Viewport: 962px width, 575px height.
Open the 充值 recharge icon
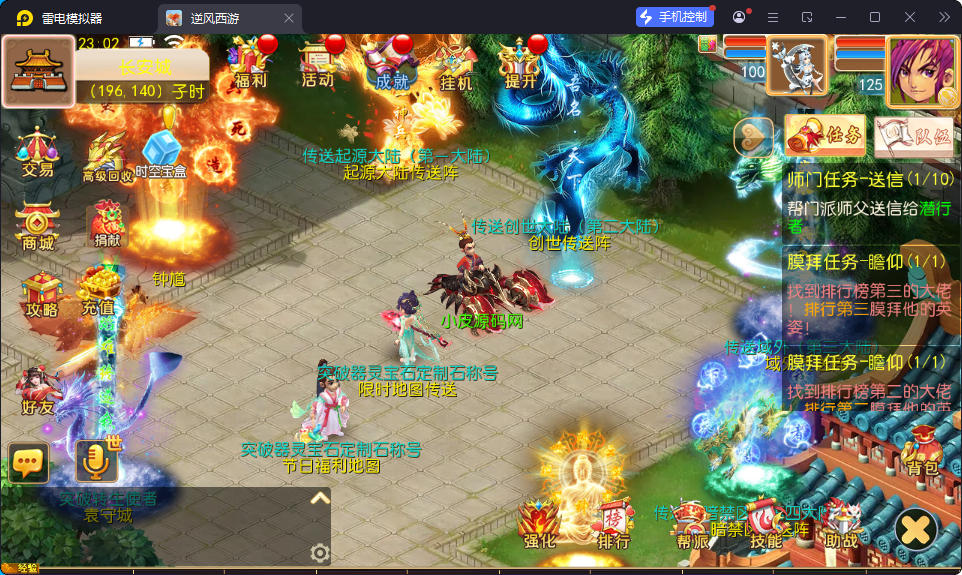98,291
